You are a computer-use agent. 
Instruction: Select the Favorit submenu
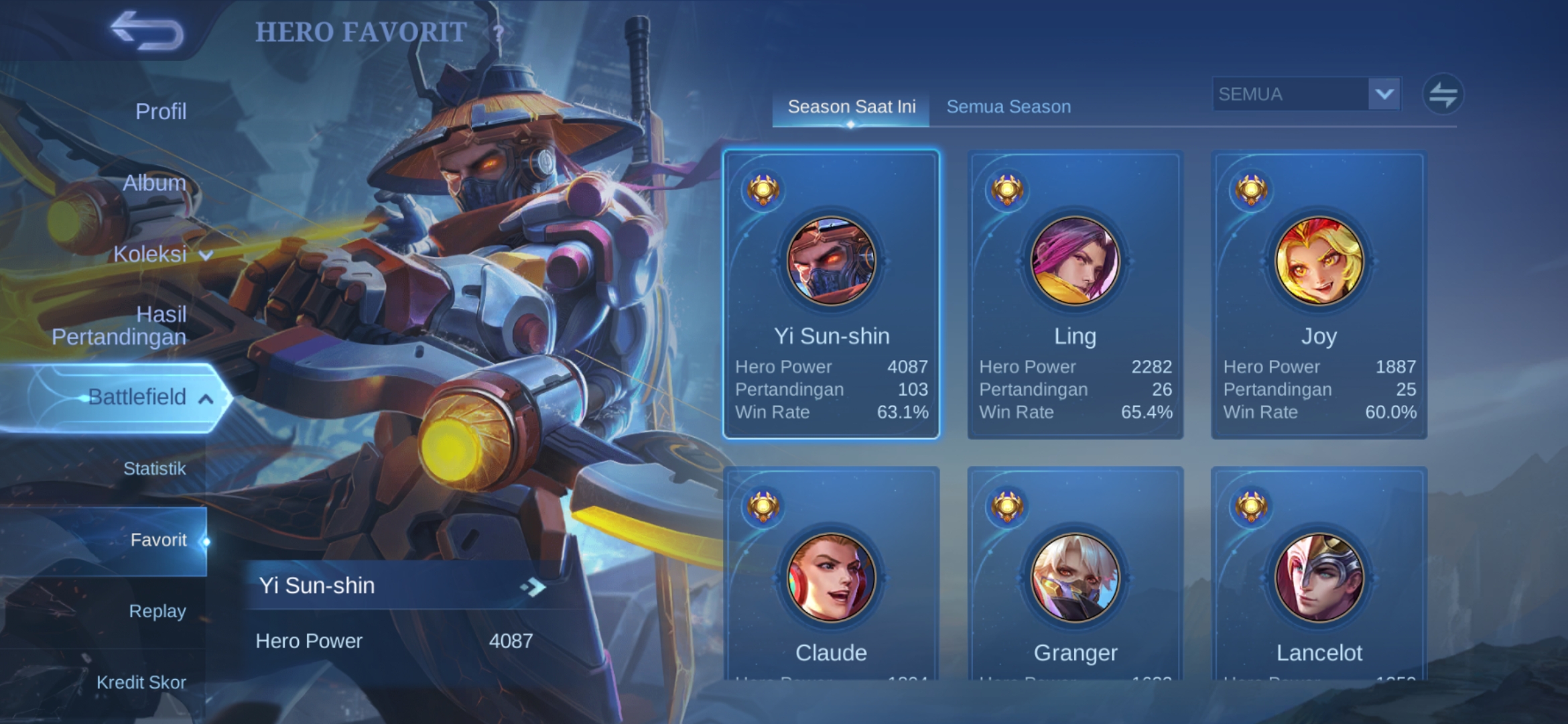point(158,540)
